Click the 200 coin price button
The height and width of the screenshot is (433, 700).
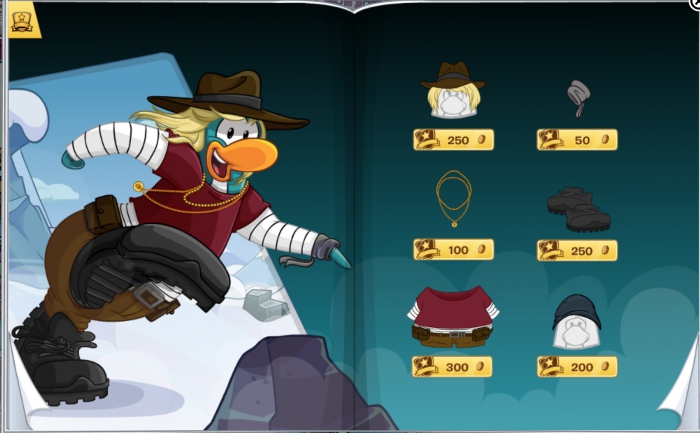pos(577,367)
